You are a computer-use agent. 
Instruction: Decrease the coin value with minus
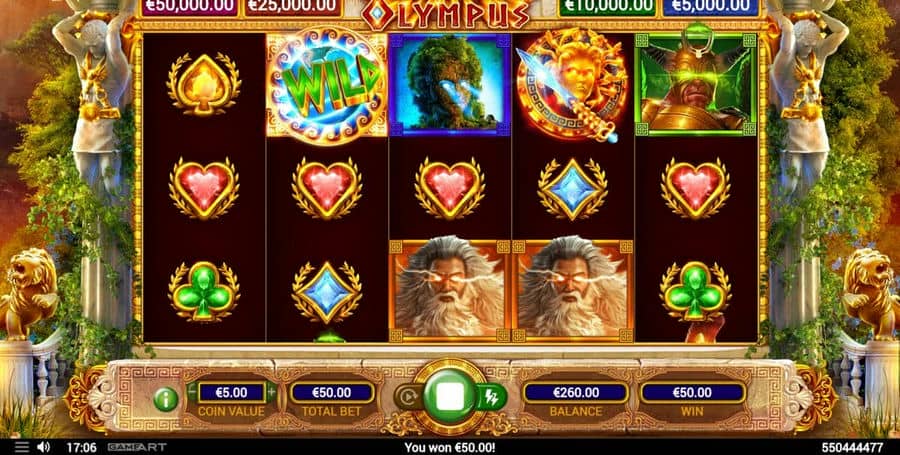coord(192,392)
